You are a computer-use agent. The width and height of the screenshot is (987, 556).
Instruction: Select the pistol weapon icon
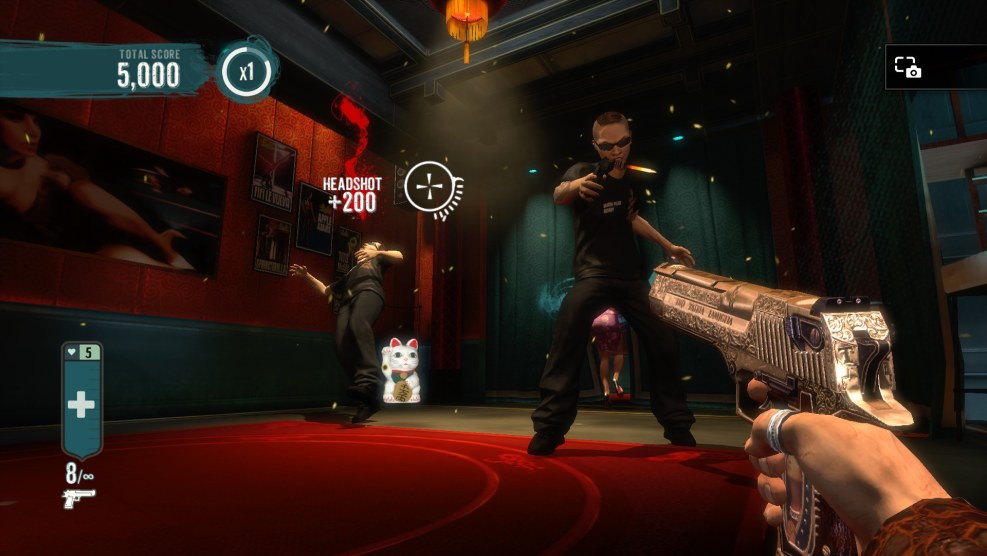click(x=79, y=497)
